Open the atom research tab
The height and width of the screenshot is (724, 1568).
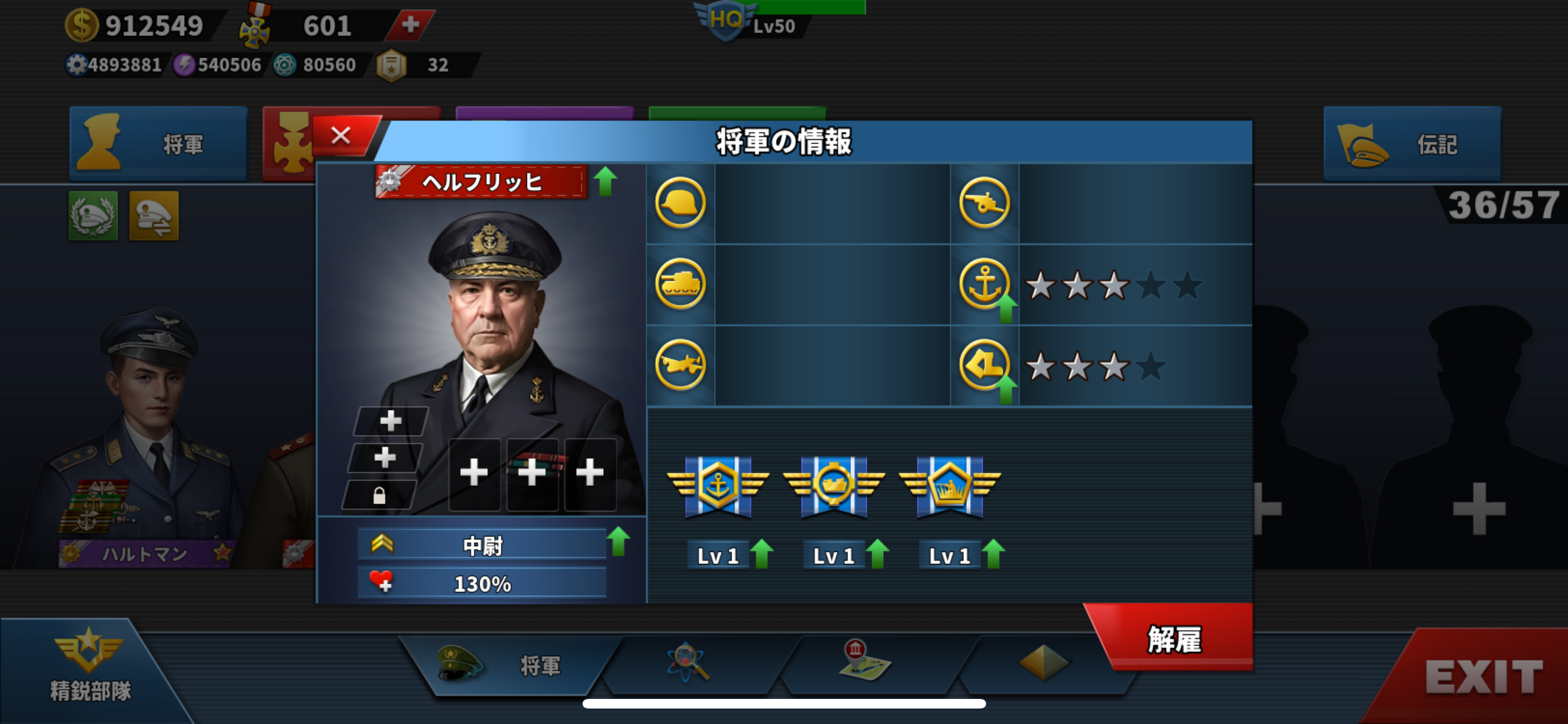point(688,663)
